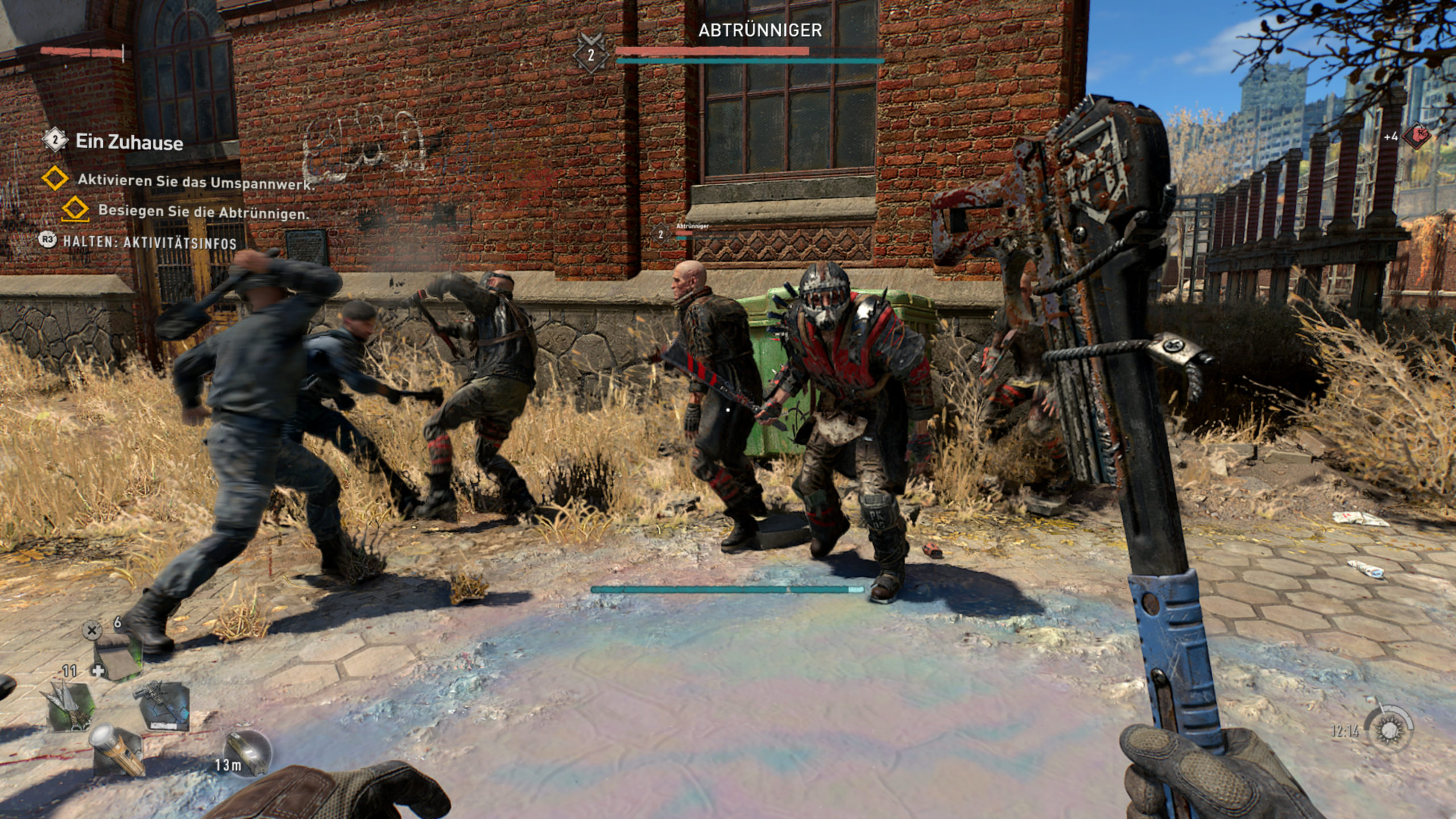Viewport: 1456px width, 819px height.
Task: Click the Abtrünniger enemy level badge
Action: (591, 54)
